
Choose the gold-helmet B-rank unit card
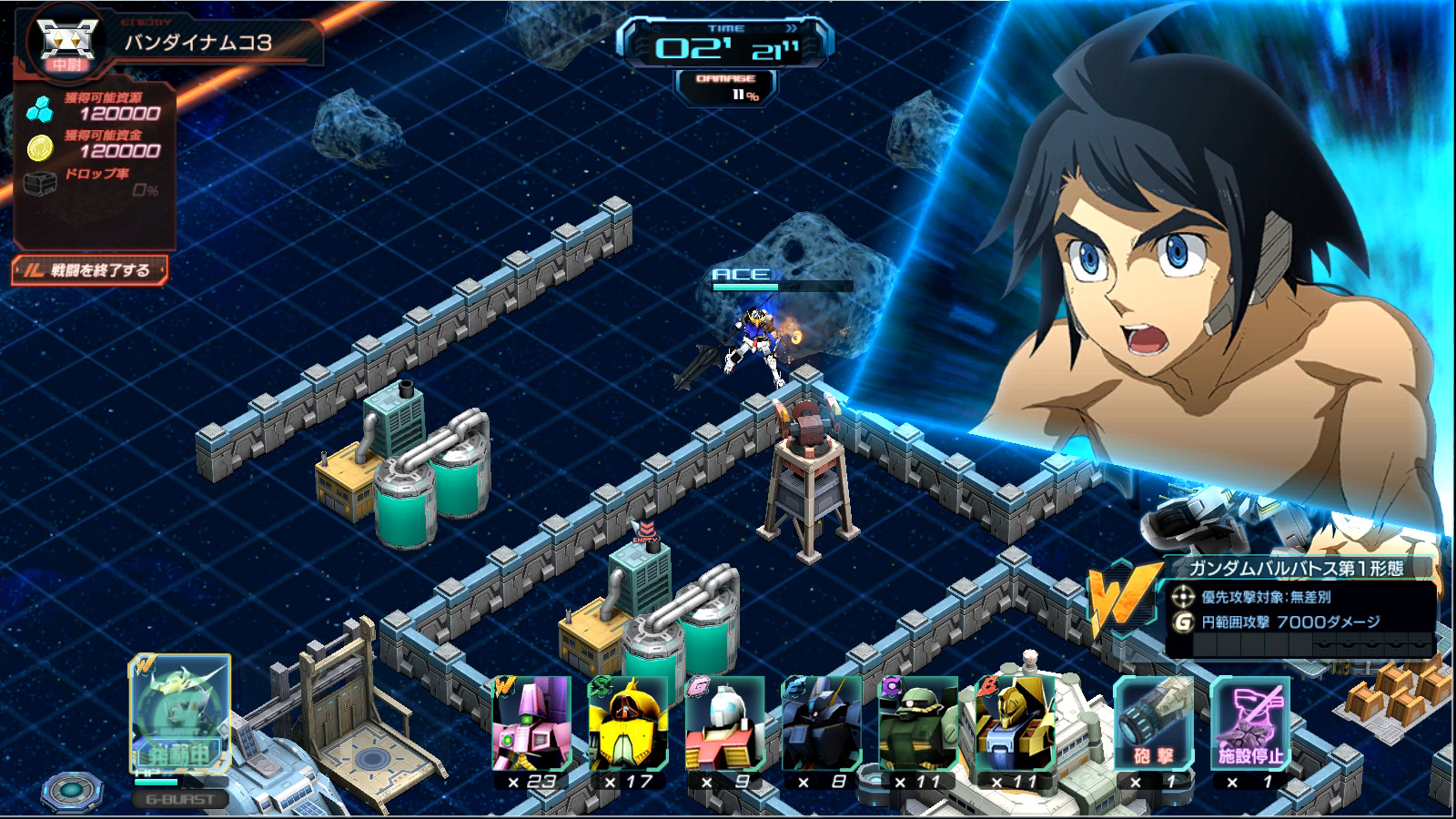click(1014, 725)
